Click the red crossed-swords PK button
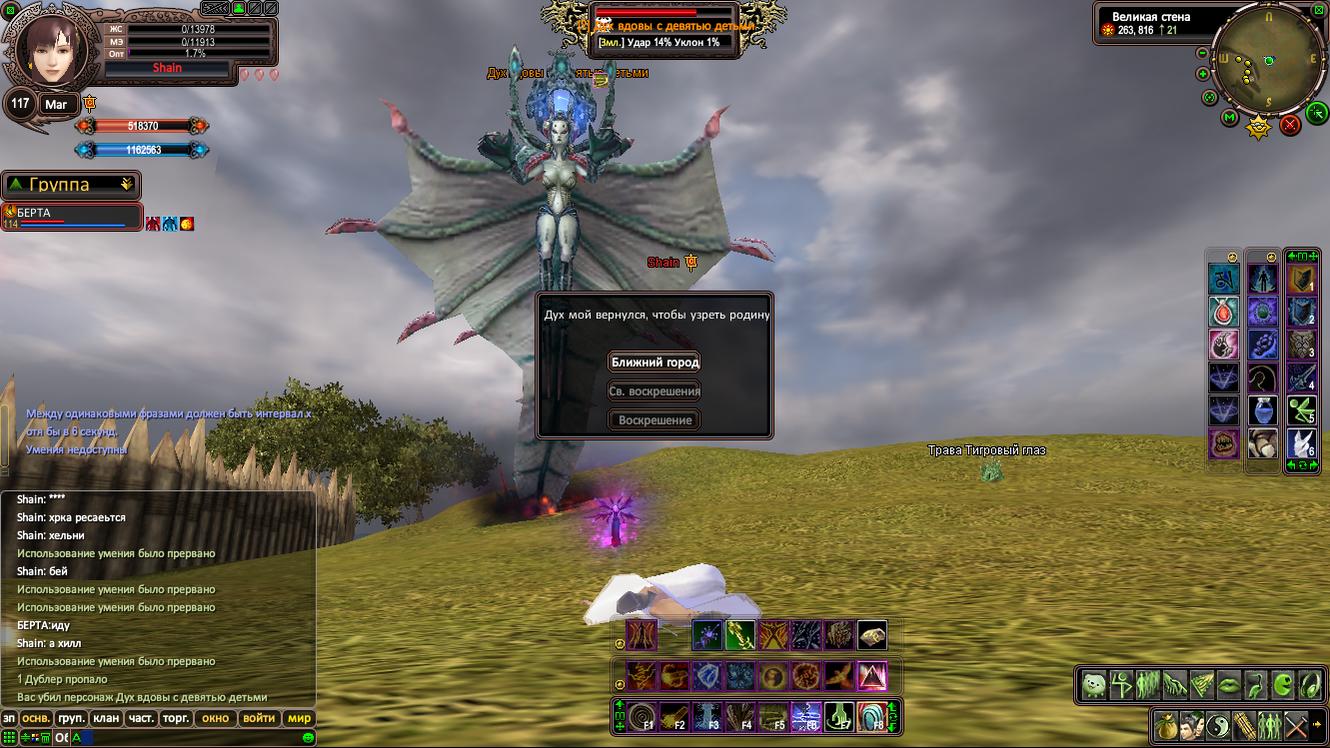The image size is (1330, 748). (x=1290, y=125)
